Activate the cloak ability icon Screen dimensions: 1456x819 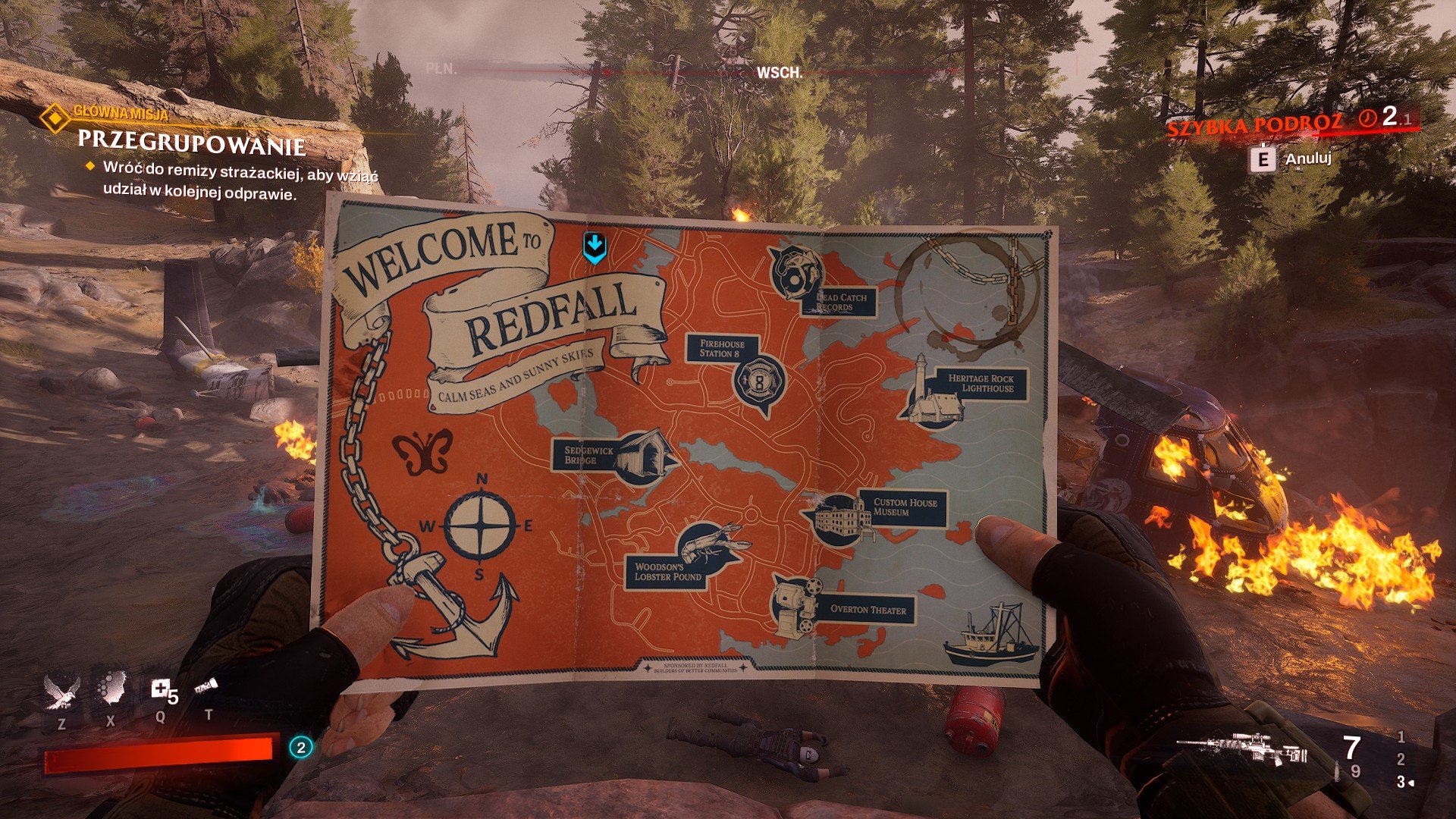(x=111, y=688)
